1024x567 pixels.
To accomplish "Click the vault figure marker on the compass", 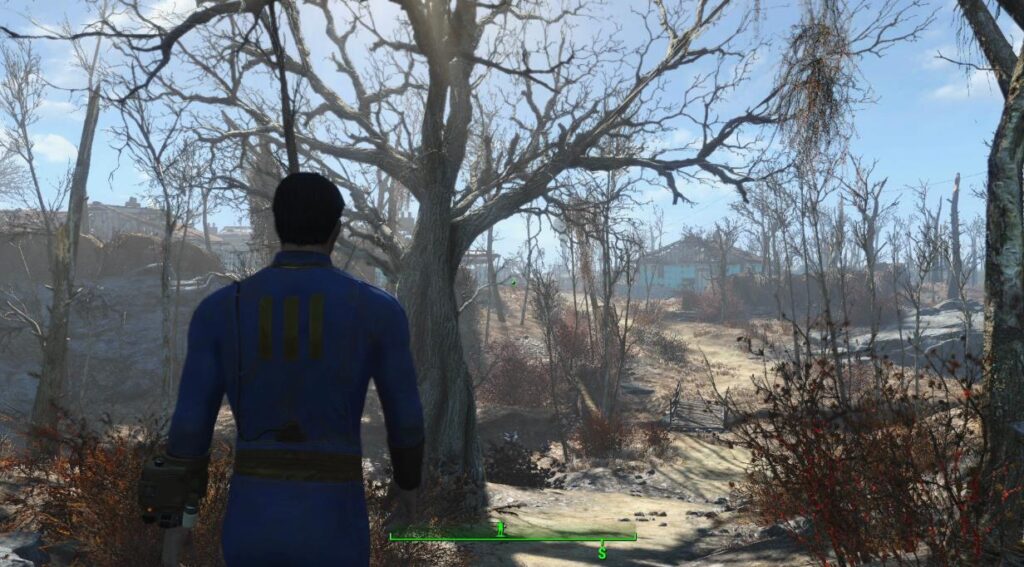I will (501, 528).
